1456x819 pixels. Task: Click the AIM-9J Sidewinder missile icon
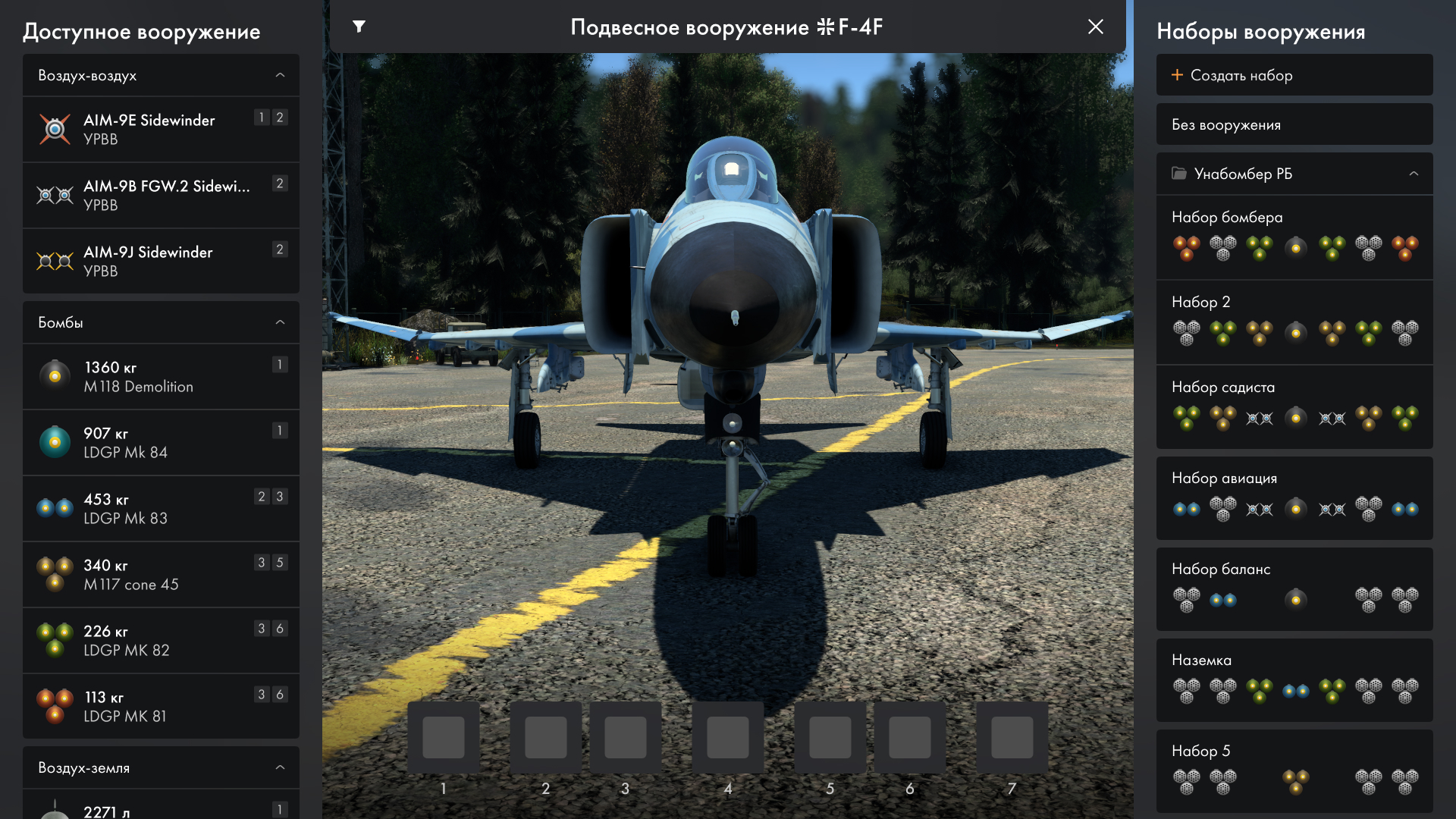[55, 261]
